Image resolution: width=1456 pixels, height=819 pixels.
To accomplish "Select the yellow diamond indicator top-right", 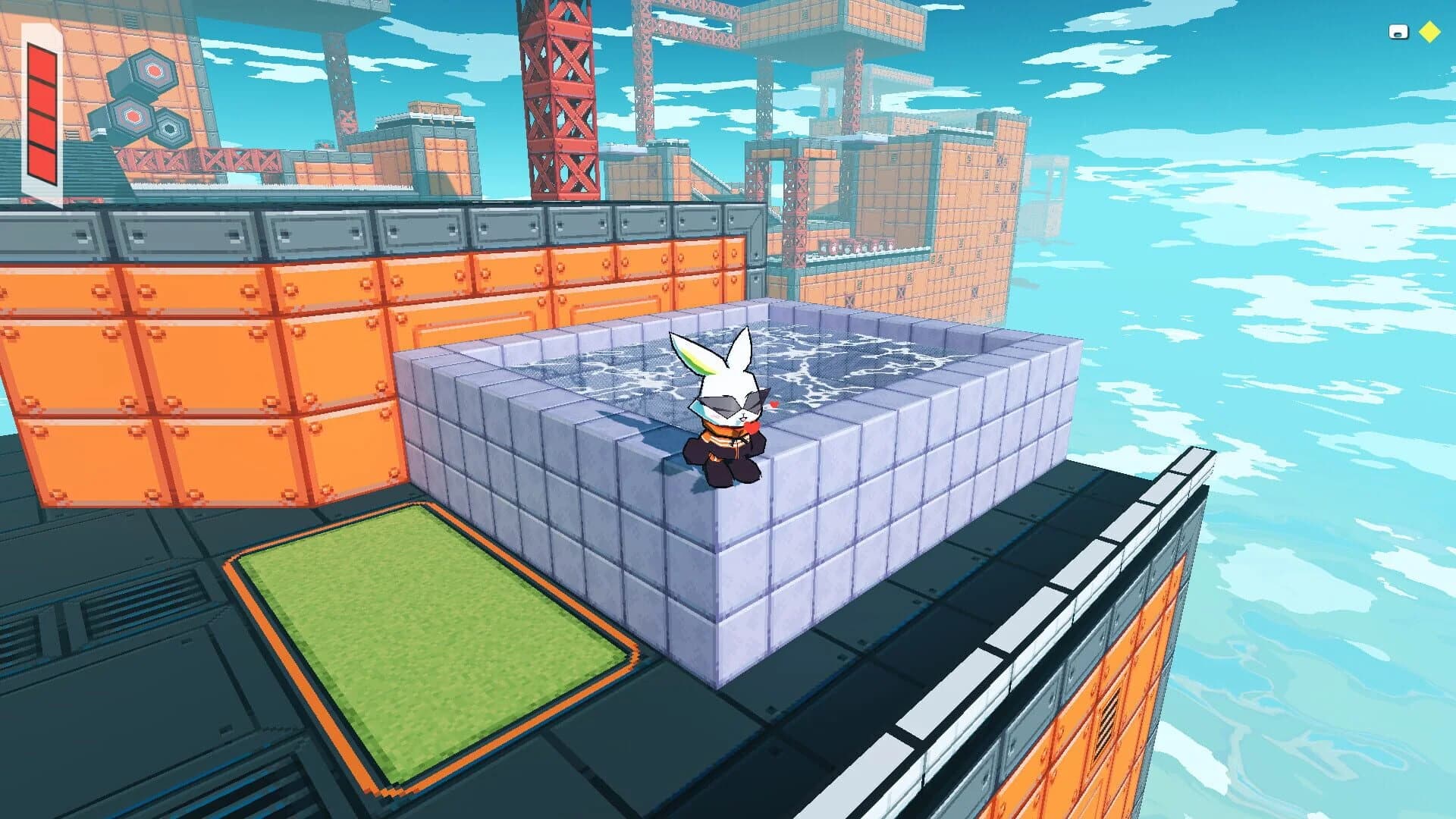I will (1429, 31).
